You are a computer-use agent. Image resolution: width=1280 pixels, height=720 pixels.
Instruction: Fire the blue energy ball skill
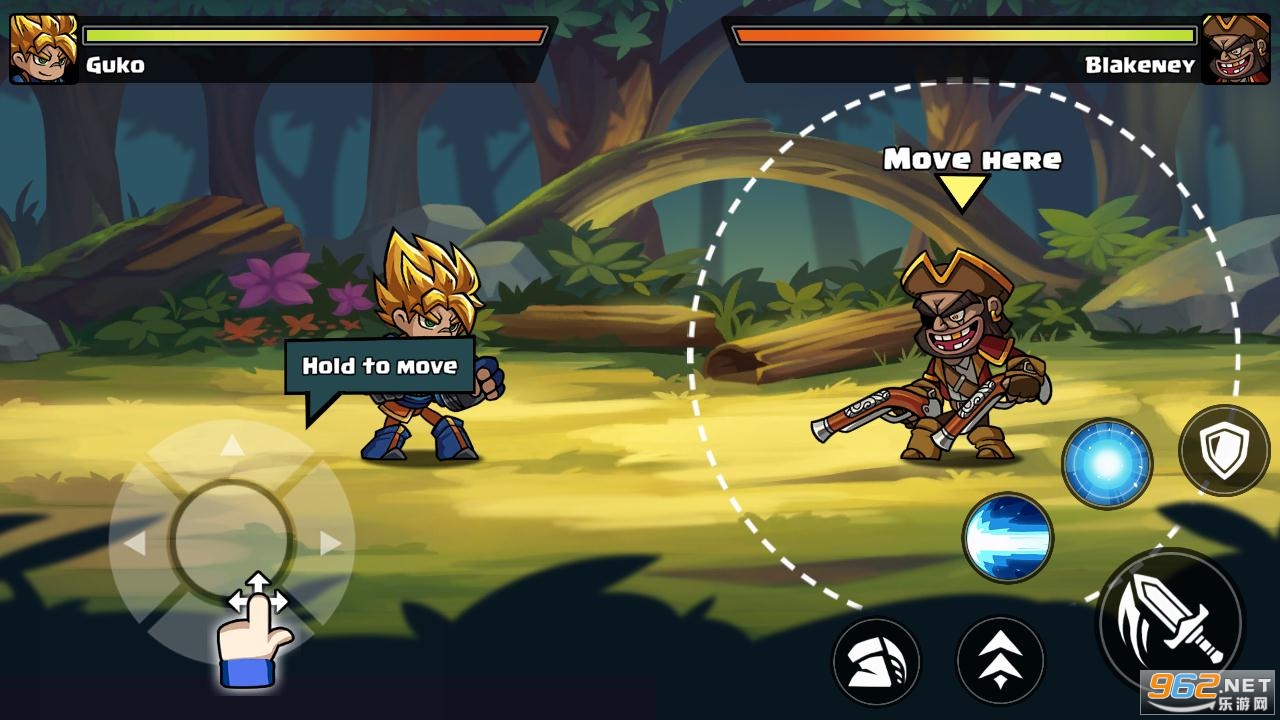tap(1107, 464)
